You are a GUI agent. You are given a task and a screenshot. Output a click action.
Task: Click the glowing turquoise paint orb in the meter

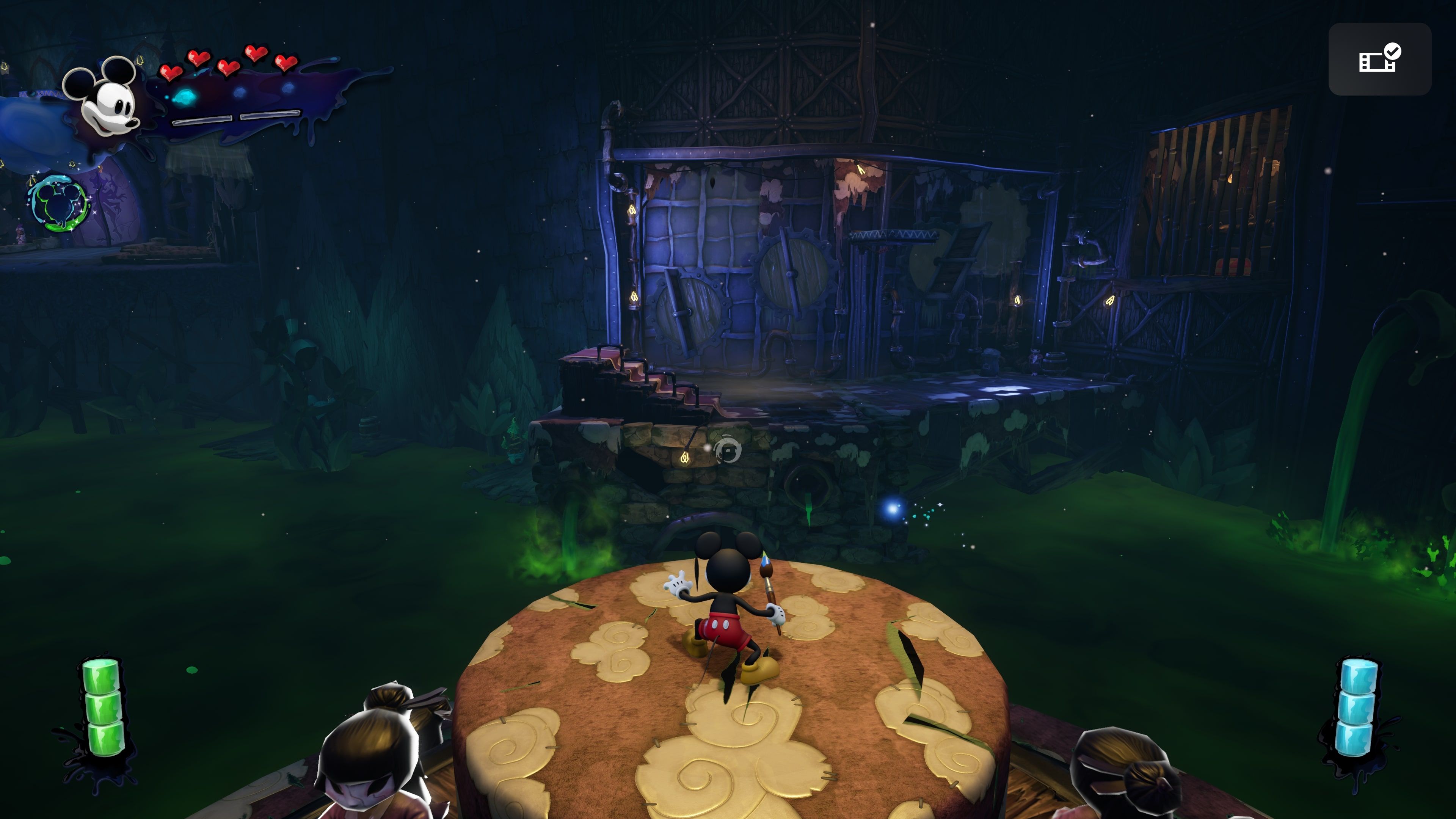pyautogui.click(x=185, y=98)
